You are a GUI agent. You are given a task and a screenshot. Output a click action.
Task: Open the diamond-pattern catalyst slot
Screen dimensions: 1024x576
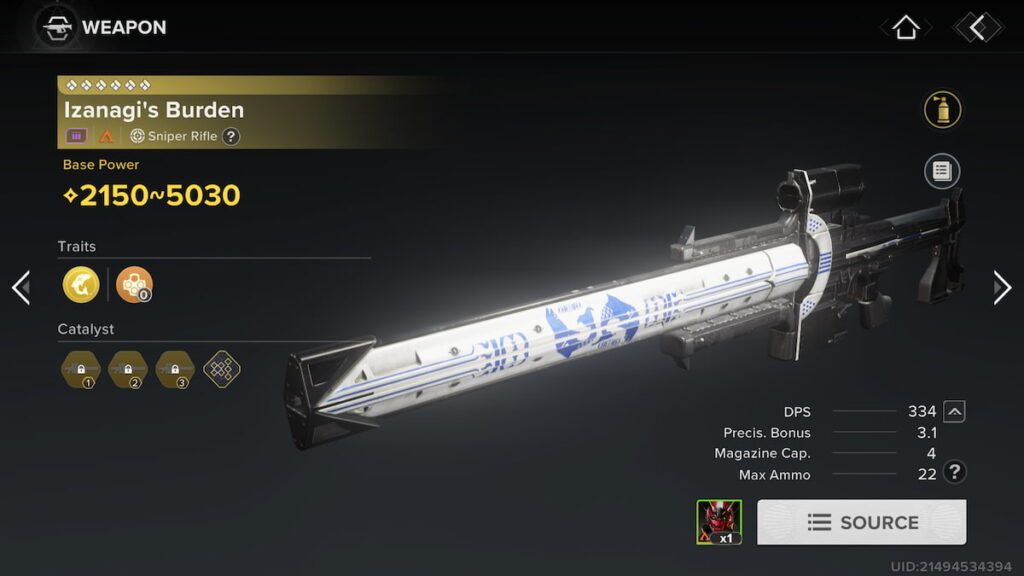point(221,369)
